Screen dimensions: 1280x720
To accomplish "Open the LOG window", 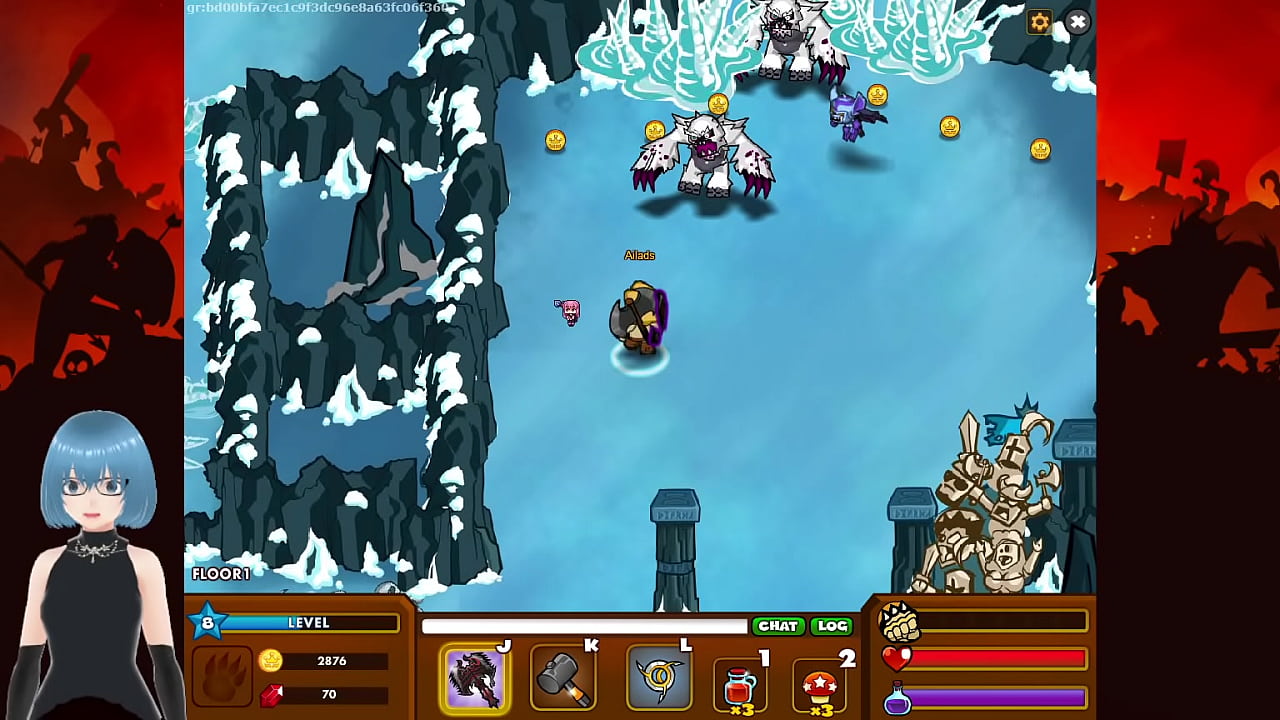I will pyautogui.click(x=832, y=625).
